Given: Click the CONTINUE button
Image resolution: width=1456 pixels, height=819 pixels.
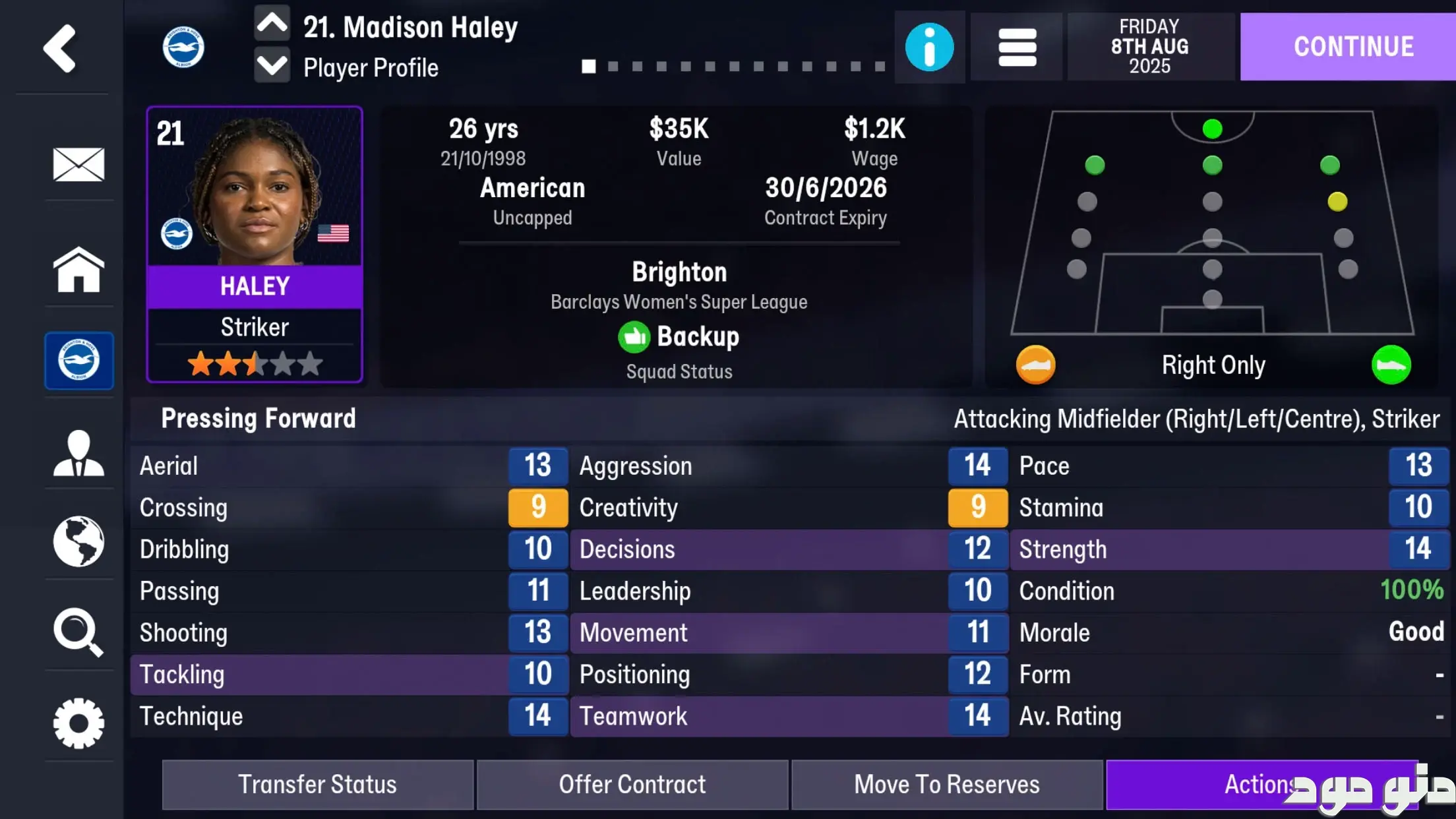Looking at the screenshot, I should click(x=1353, y=47).
